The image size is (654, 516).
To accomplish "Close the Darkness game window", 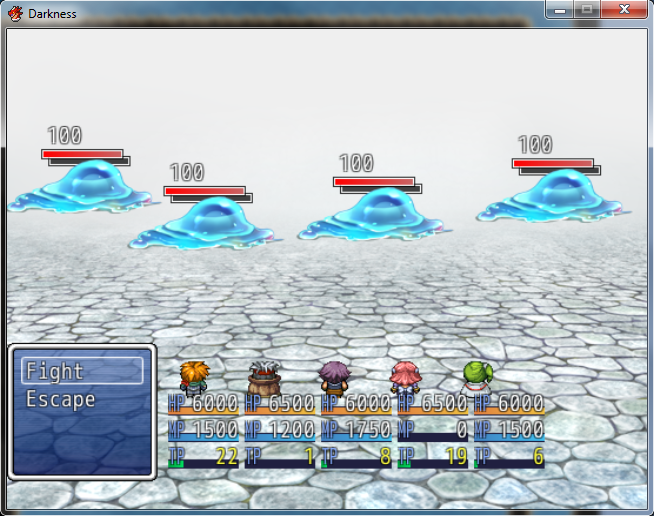I will [624, 10].
